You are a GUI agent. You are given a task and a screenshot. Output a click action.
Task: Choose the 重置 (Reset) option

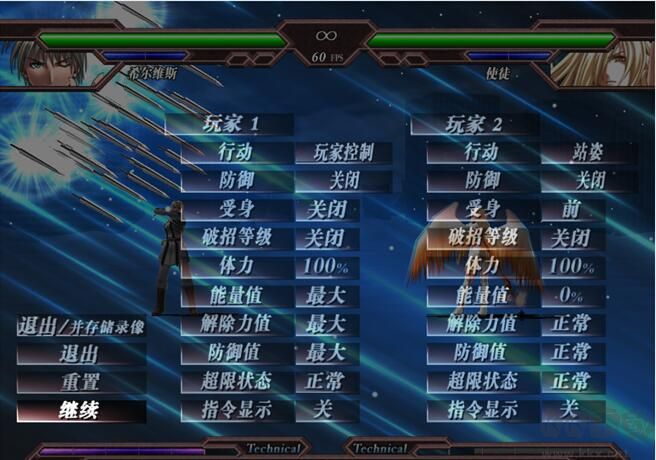click(81, 382)
